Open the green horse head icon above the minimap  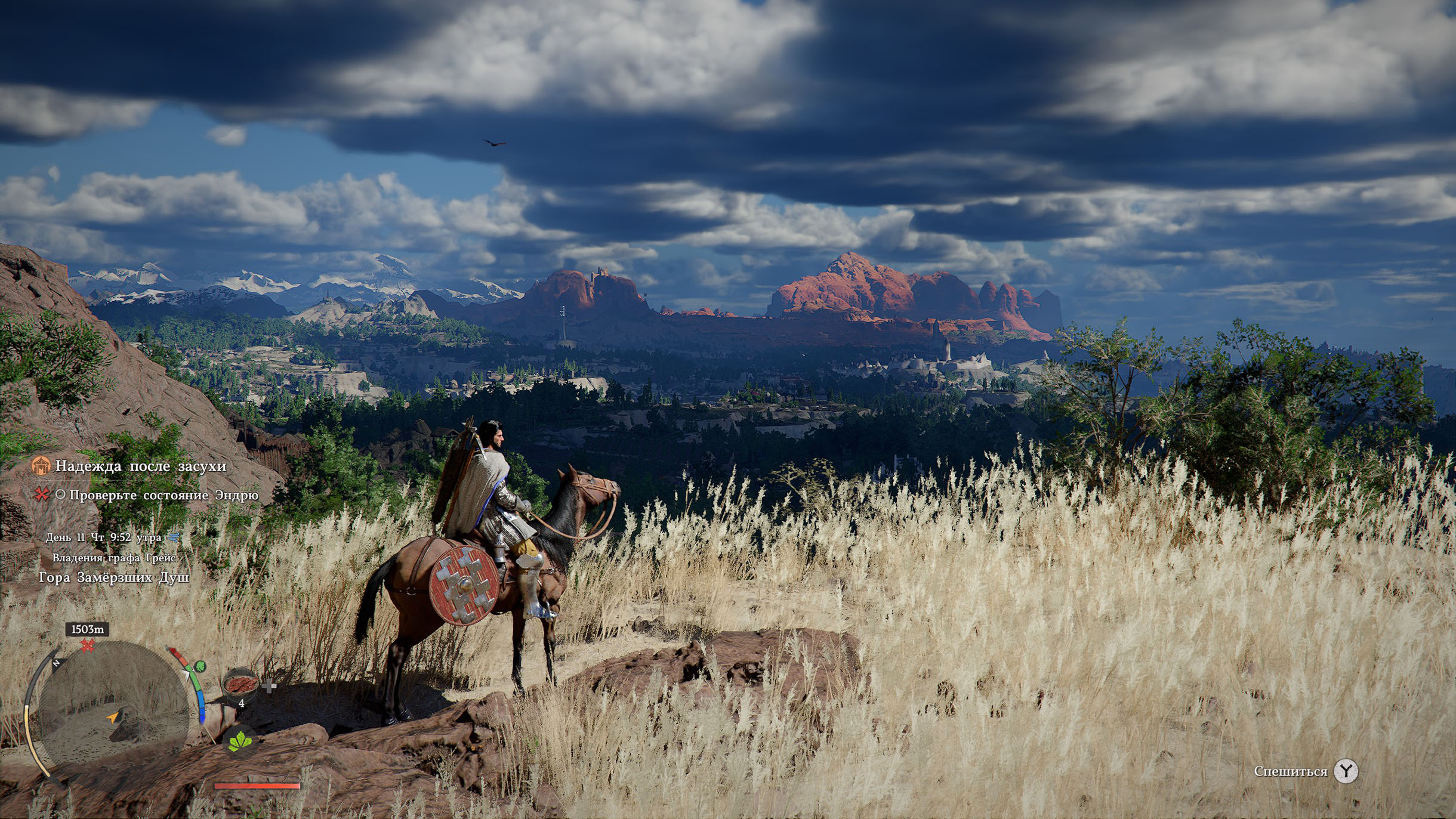click(x=200, y=667)
